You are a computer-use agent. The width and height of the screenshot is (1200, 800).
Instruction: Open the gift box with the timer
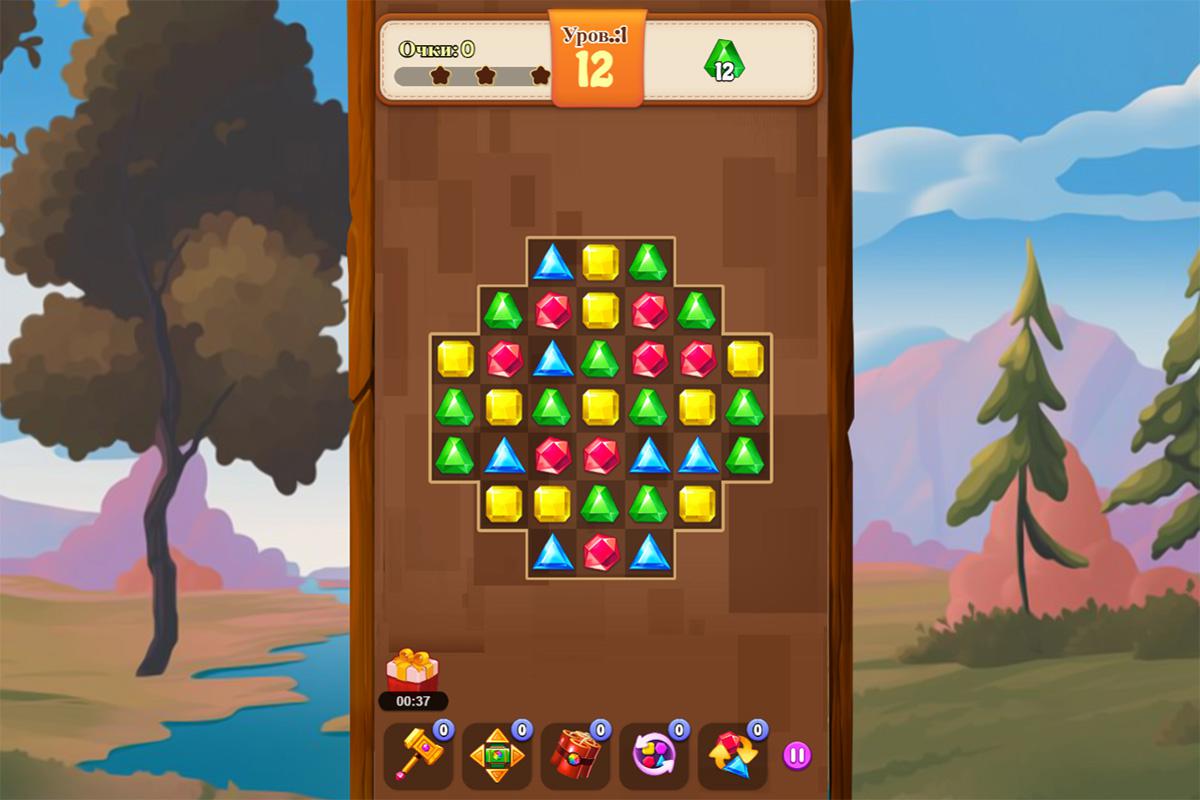tap(412, 672)
